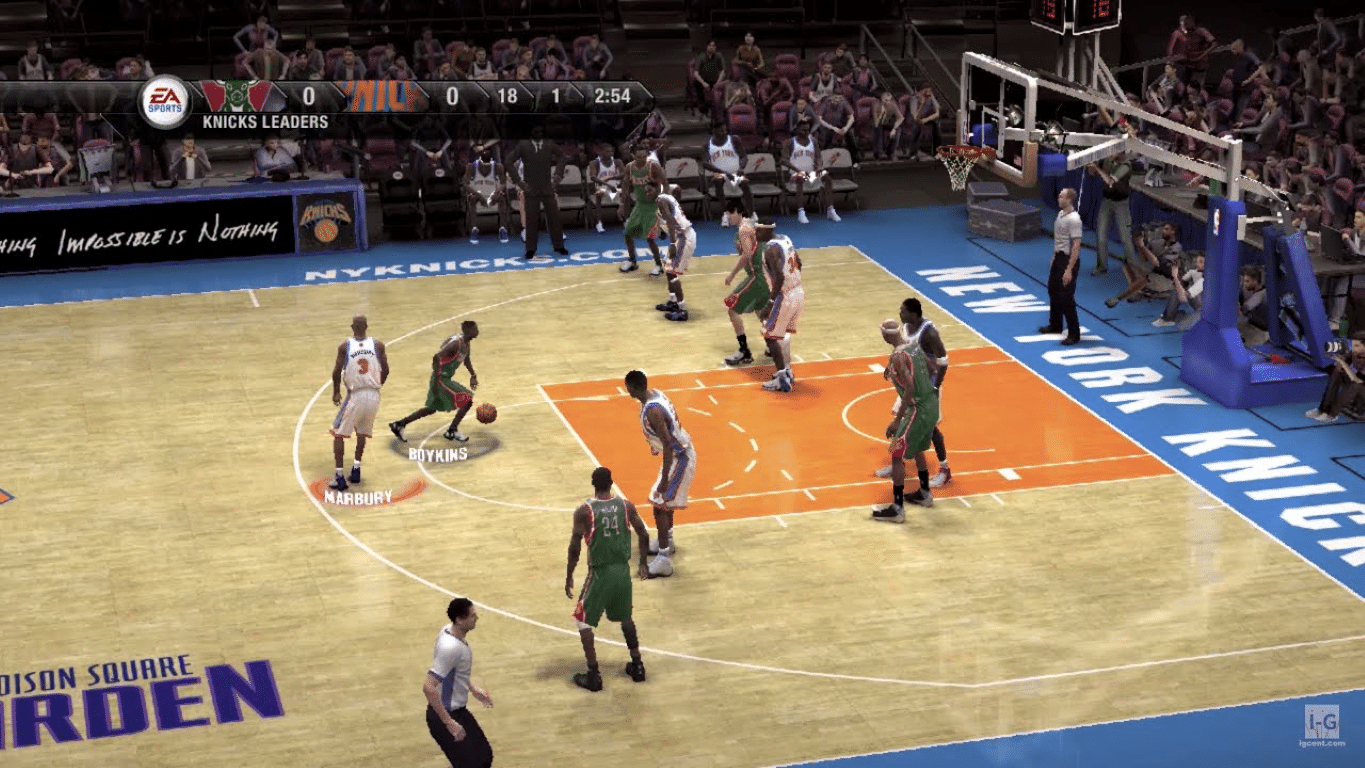1365x768 pixels.
Task: Expand the Bucks score panel
Action: [308, 96]
